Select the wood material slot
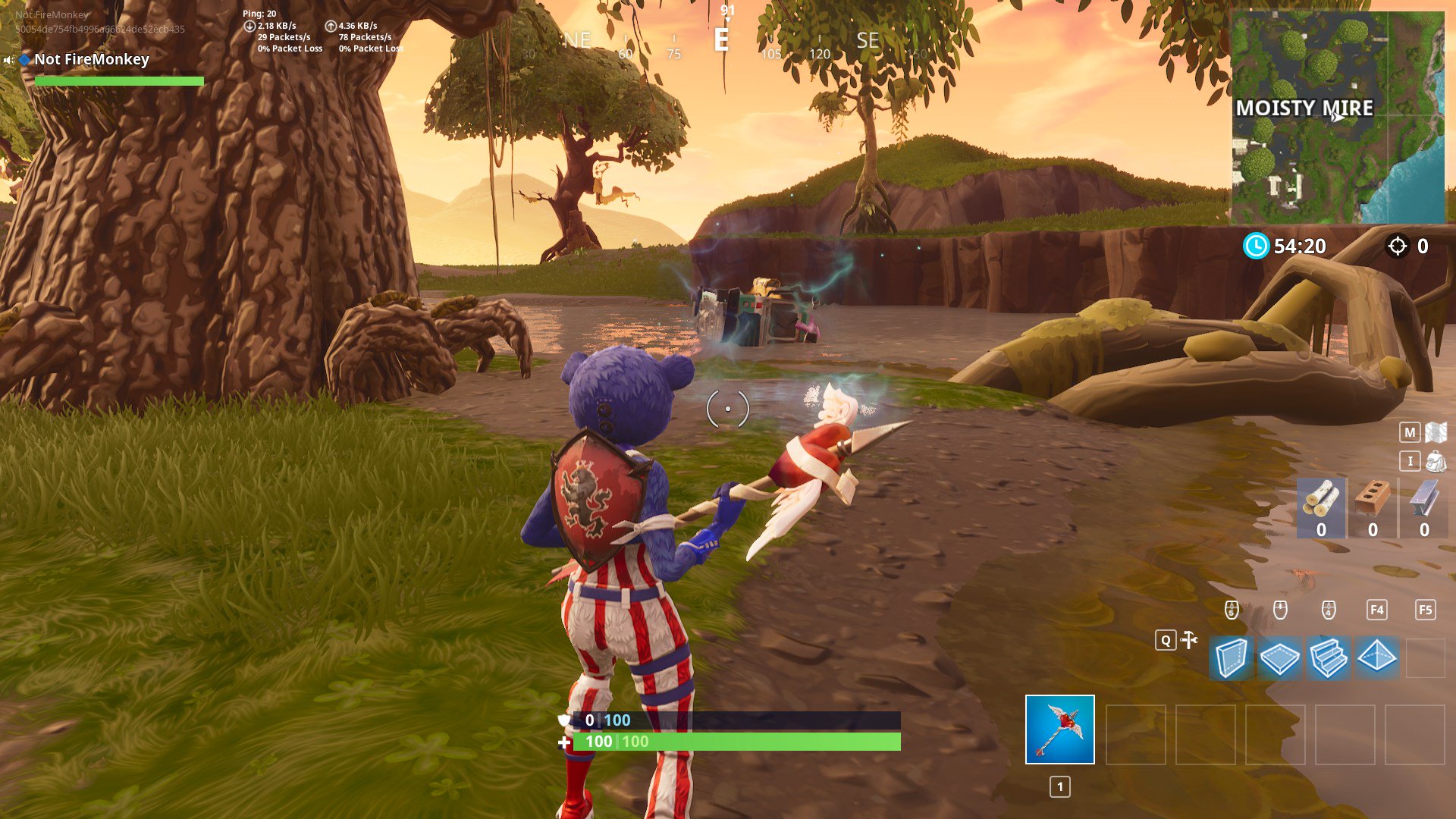The image size is (1456, 819). pos(1321,508)
